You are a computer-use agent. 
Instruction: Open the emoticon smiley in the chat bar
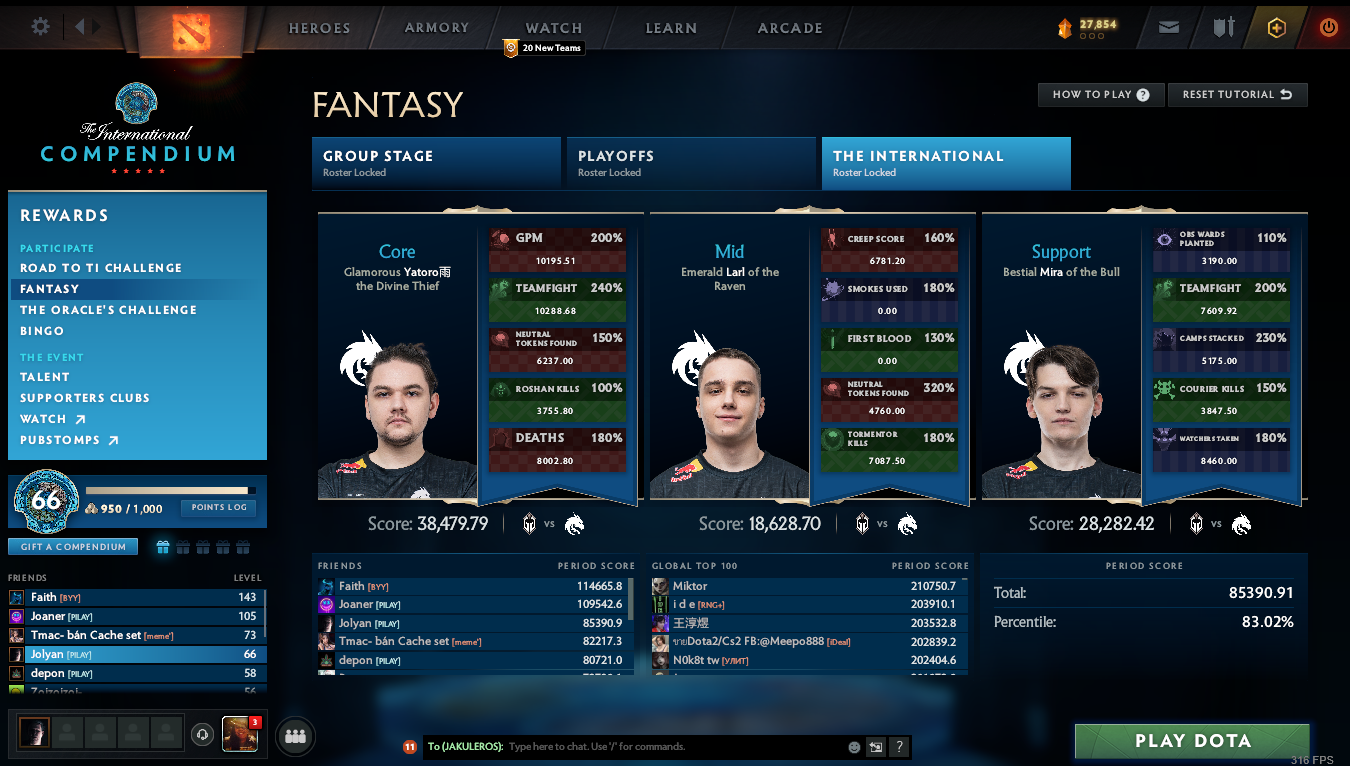pyautogui.click(x=854, y=747)
